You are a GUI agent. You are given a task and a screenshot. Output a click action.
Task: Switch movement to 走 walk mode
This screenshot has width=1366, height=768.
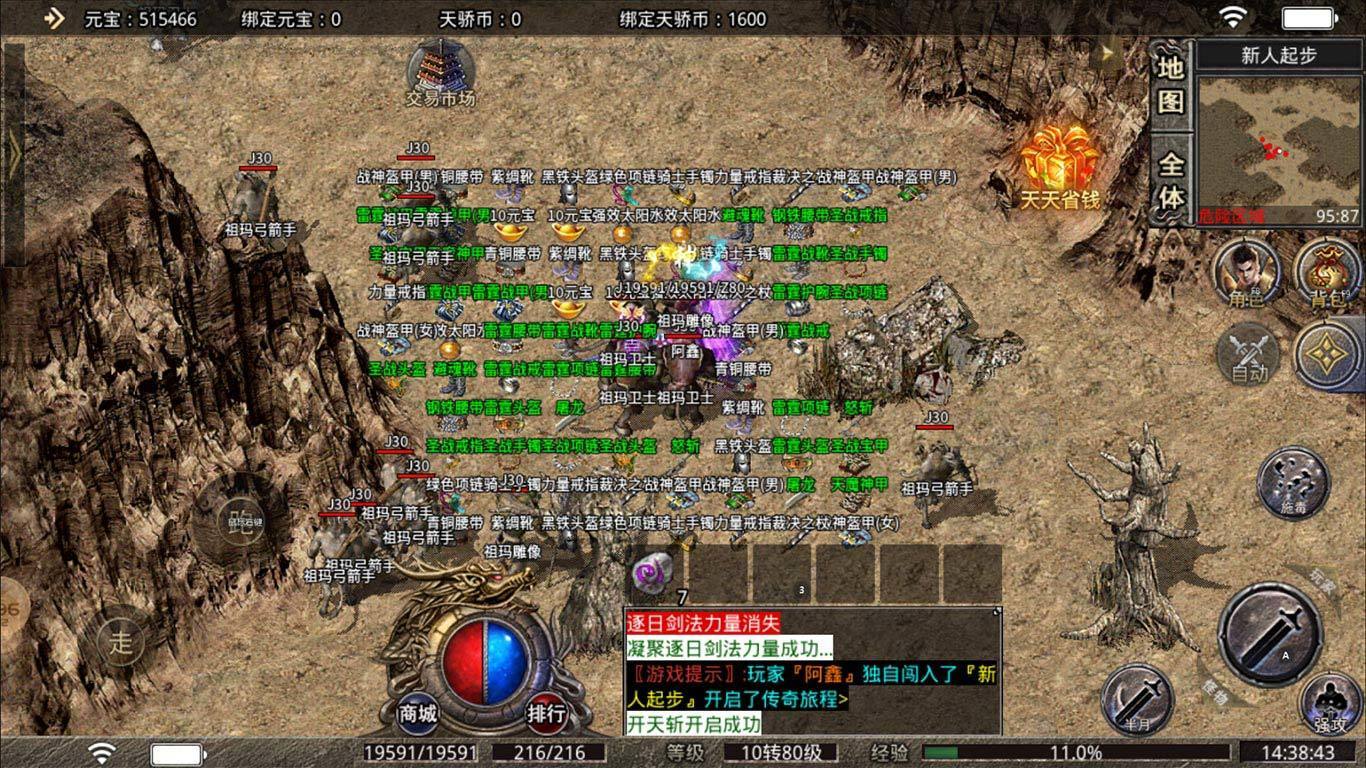120,642
